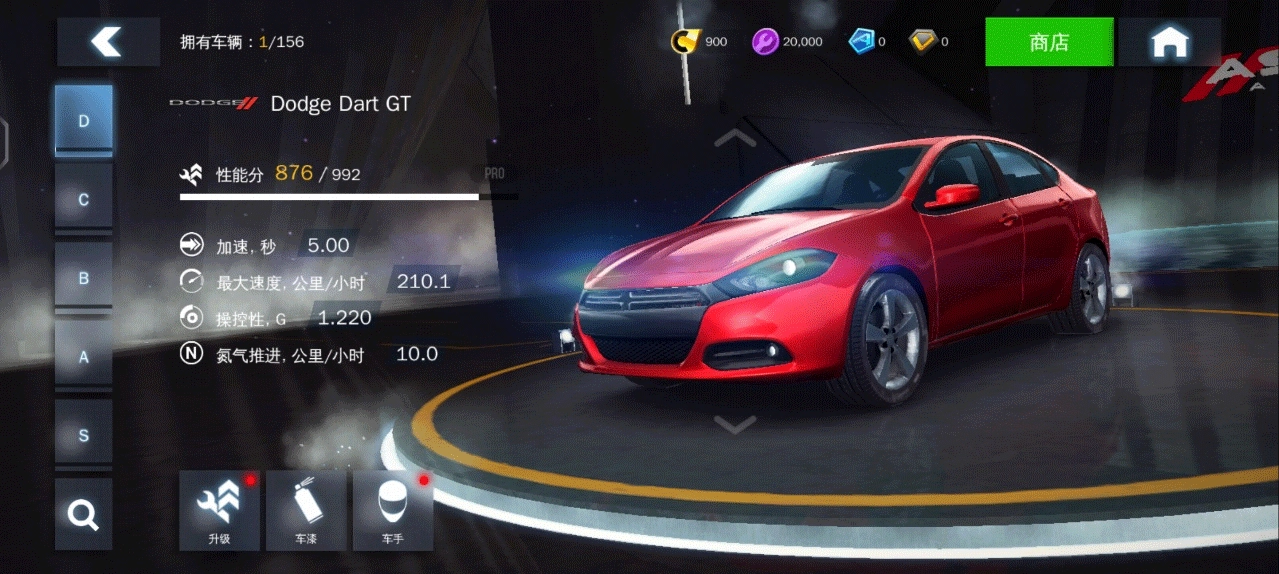Go back using the arrow button

(x=107, y=42)
